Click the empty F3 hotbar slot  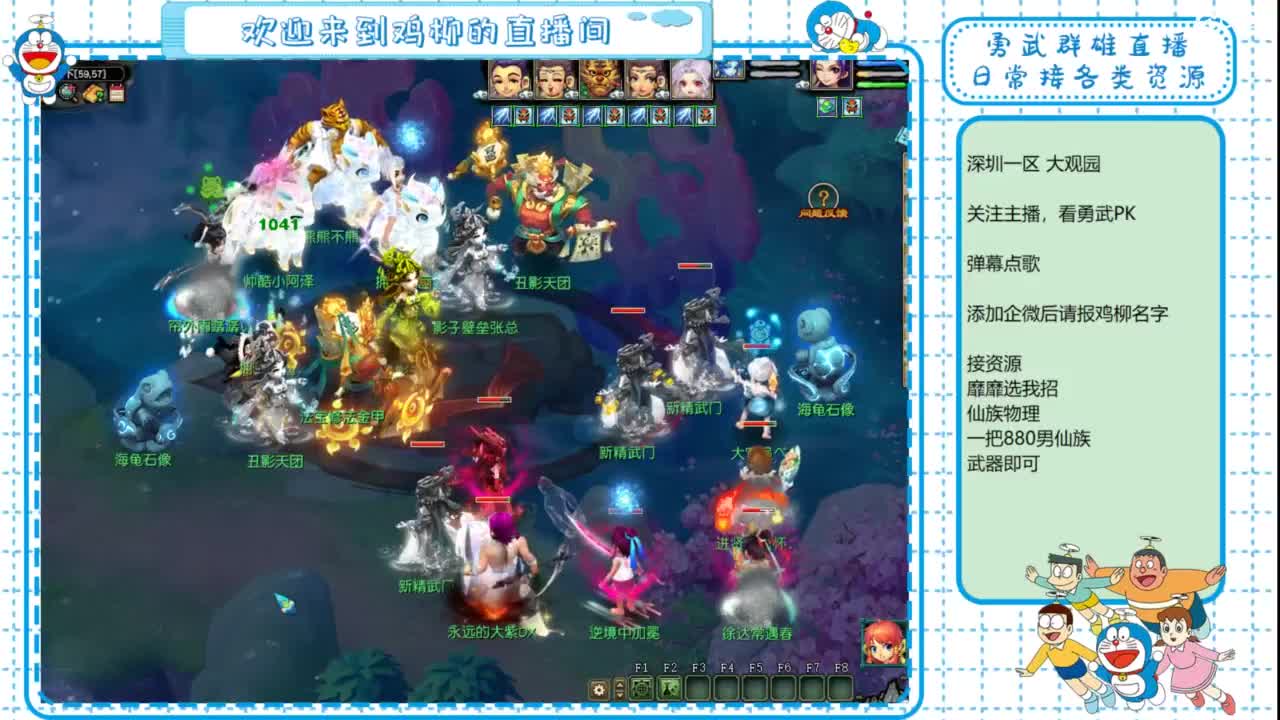(x=696, y=690)
